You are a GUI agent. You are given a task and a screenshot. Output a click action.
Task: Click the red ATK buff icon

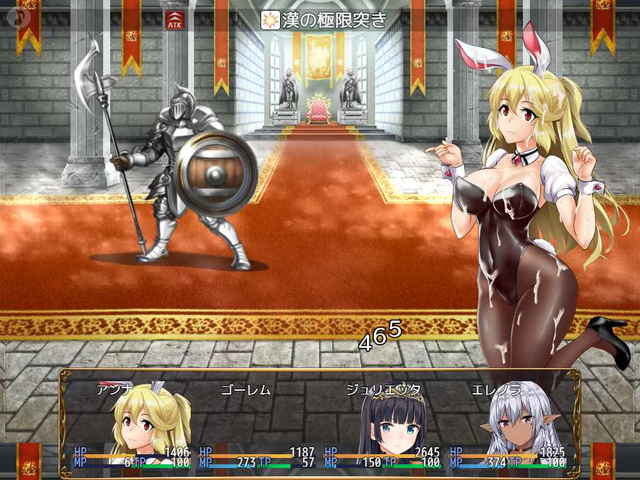(x=176, y=18)
